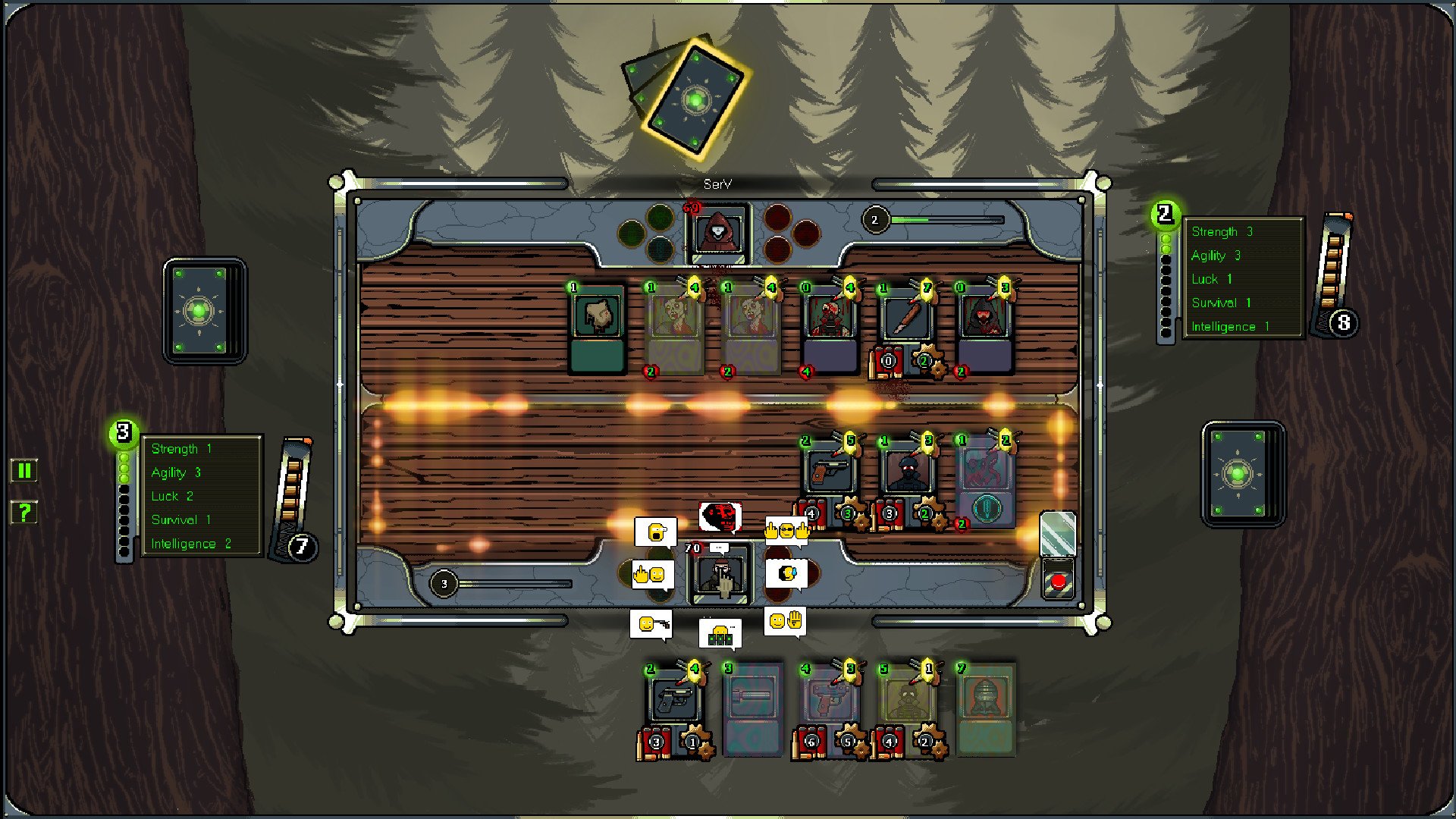Viewport: 1456px width, 819px height.
Task: Click the enemy hooded hero portrait
Action: tap(717, 233)
